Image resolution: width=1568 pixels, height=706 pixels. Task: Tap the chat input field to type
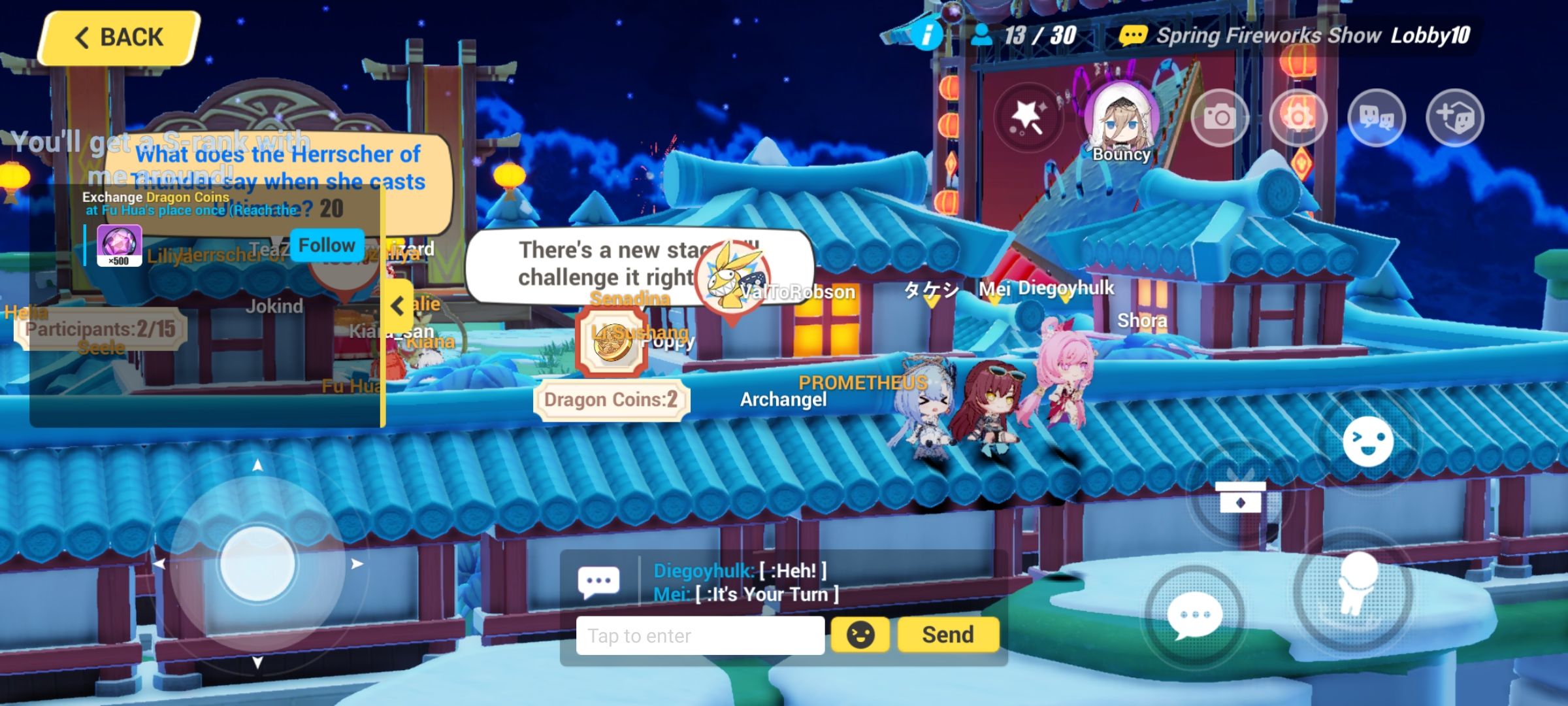[x=699, y=635]
